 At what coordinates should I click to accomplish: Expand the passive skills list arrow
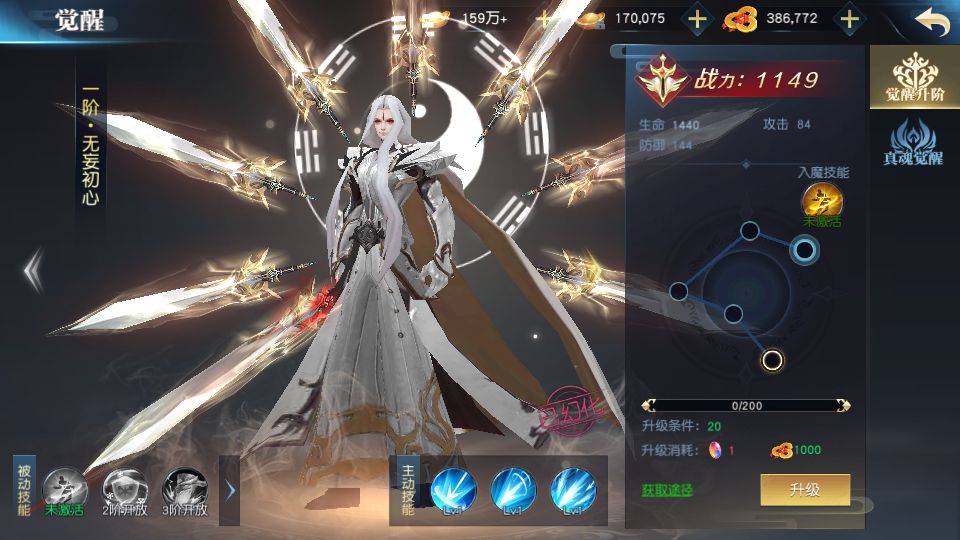click(230, 490)
